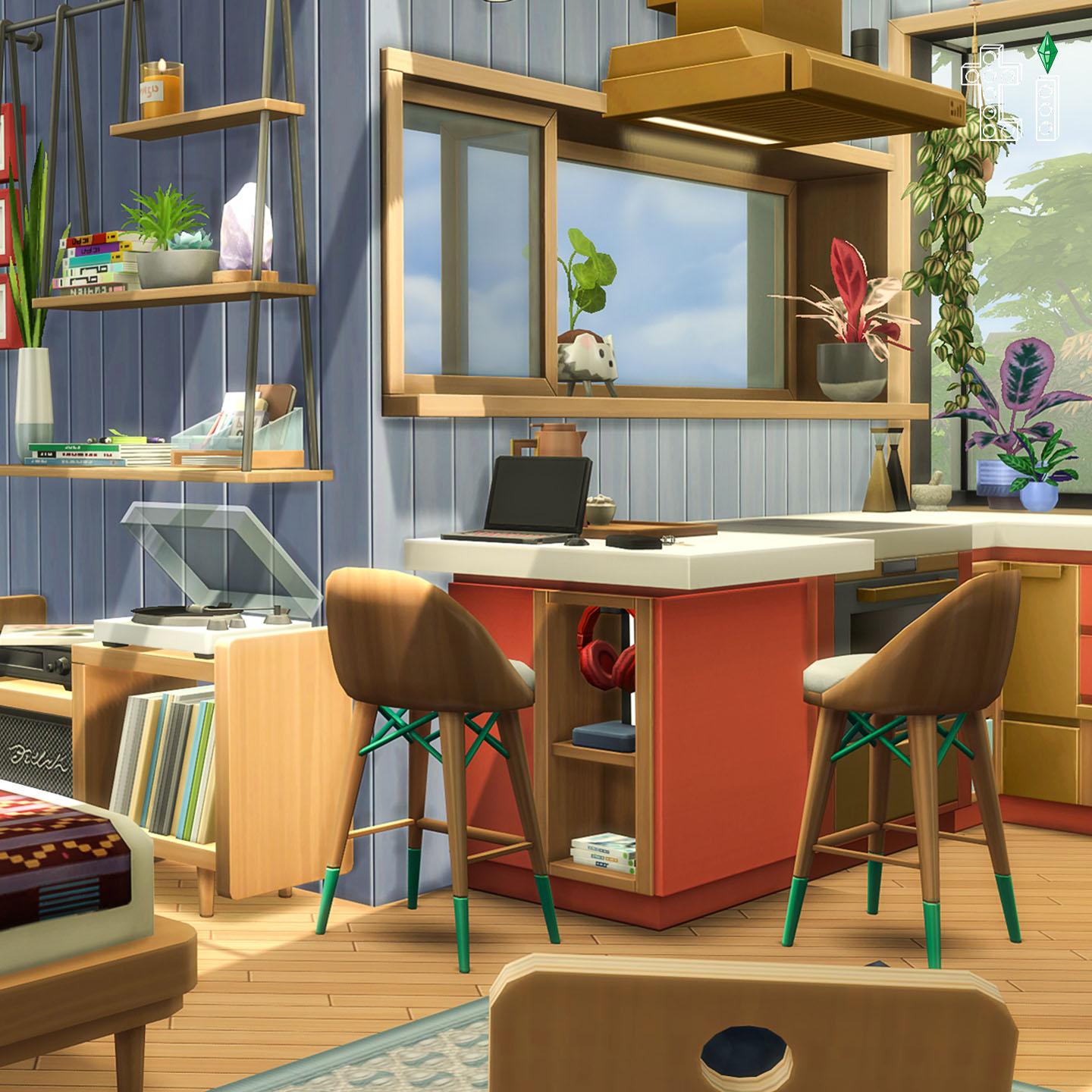Image resolution: width=1092 pixels, height=1092 pixels.
Task: Select the green plumbob icon
Action: 1049,53
